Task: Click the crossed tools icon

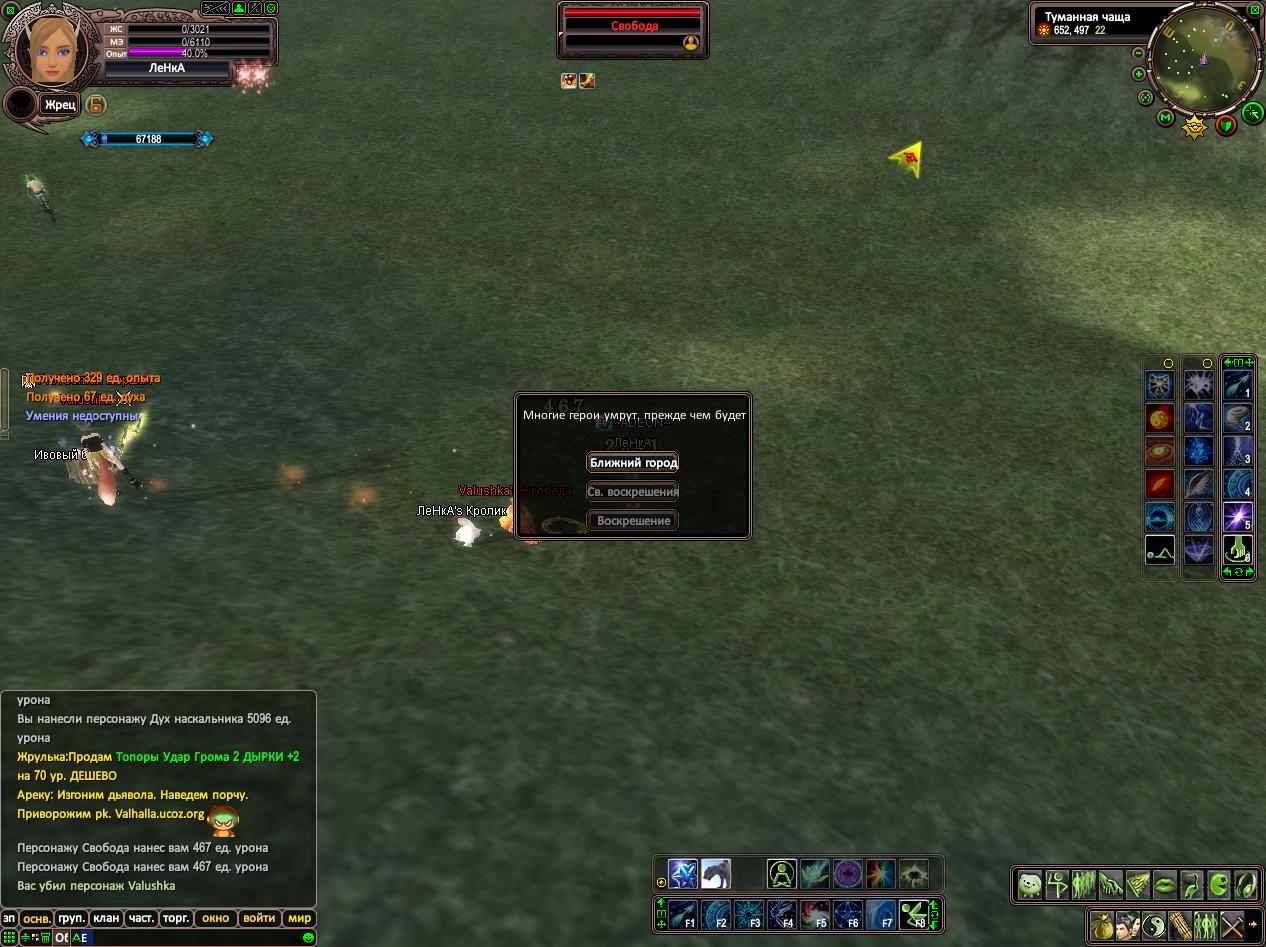Action: [1232, 926]
